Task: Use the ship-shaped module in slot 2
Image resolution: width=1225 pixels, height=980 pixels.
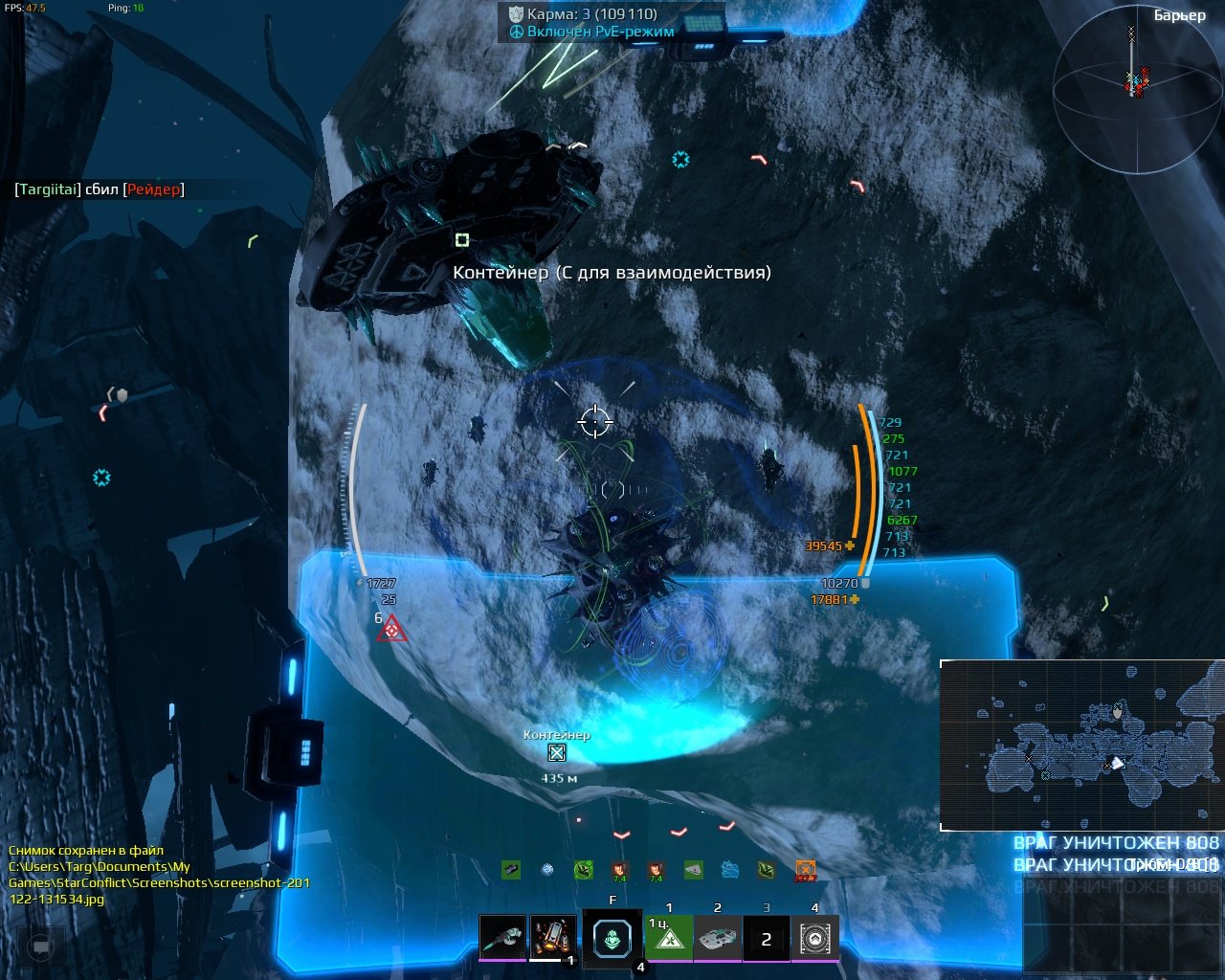Action: (x=717, y=938)
